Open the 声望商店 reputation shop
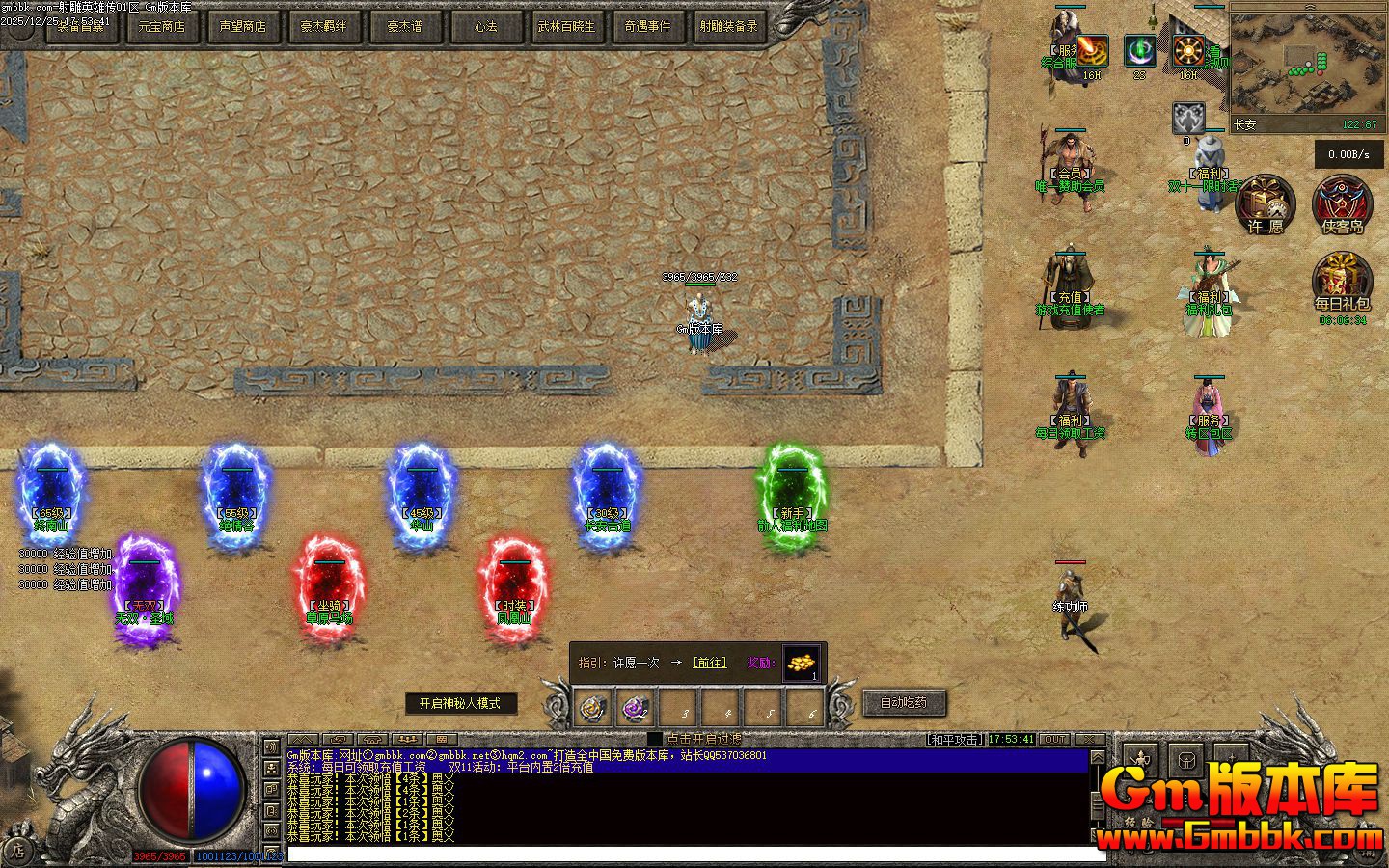The height and width of the screenshot is (868, 1389). coord(243,27)
